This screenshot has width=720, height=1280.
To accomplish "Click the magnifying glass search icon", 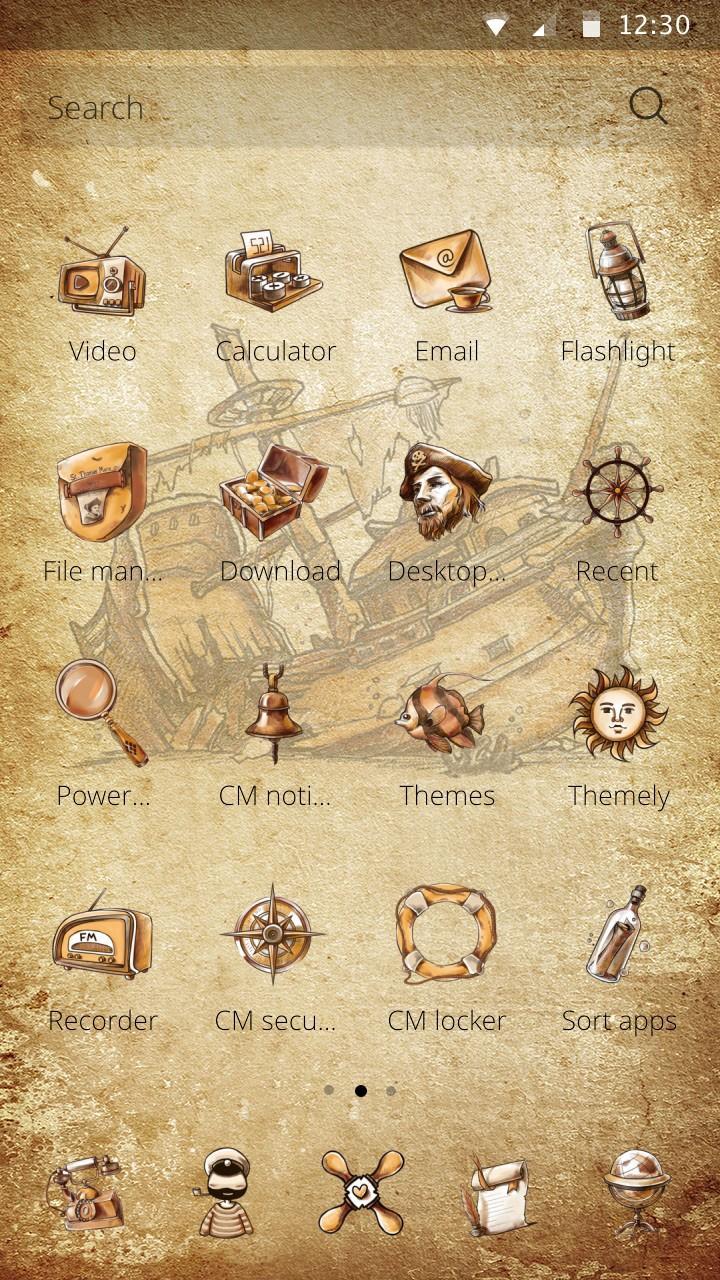I will point(648,106).
